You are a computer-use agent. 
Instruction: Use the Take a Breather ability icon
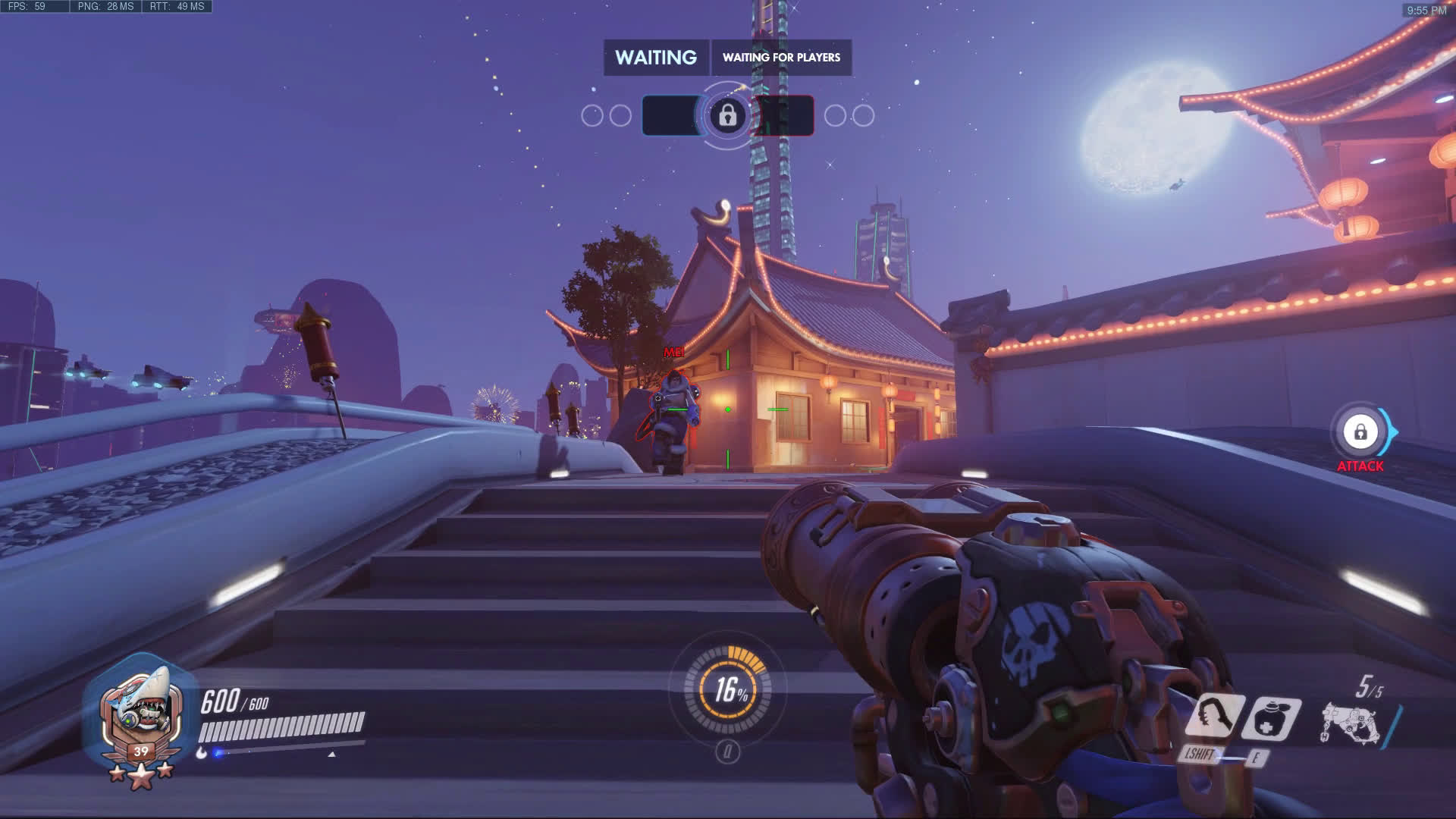tap(1272, 717)
